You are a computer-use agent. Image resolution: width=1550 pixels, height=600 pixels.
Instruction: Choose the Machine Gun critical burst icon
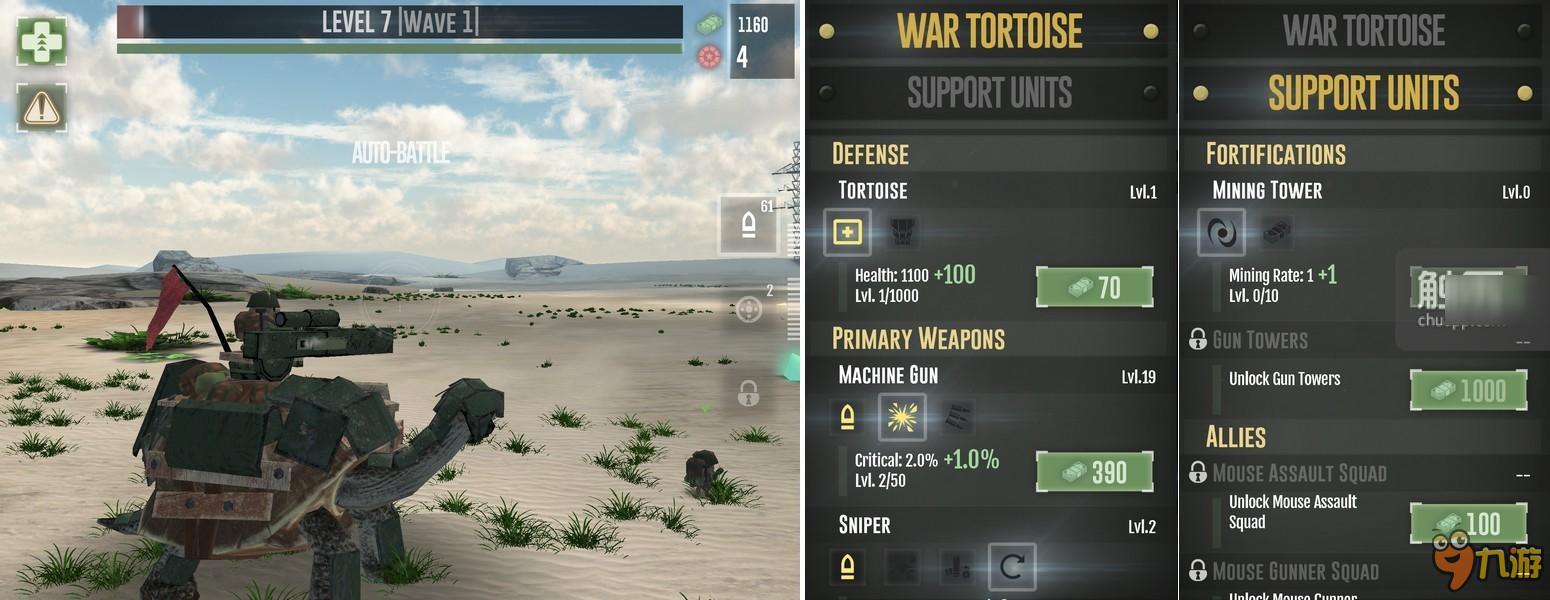902,417
